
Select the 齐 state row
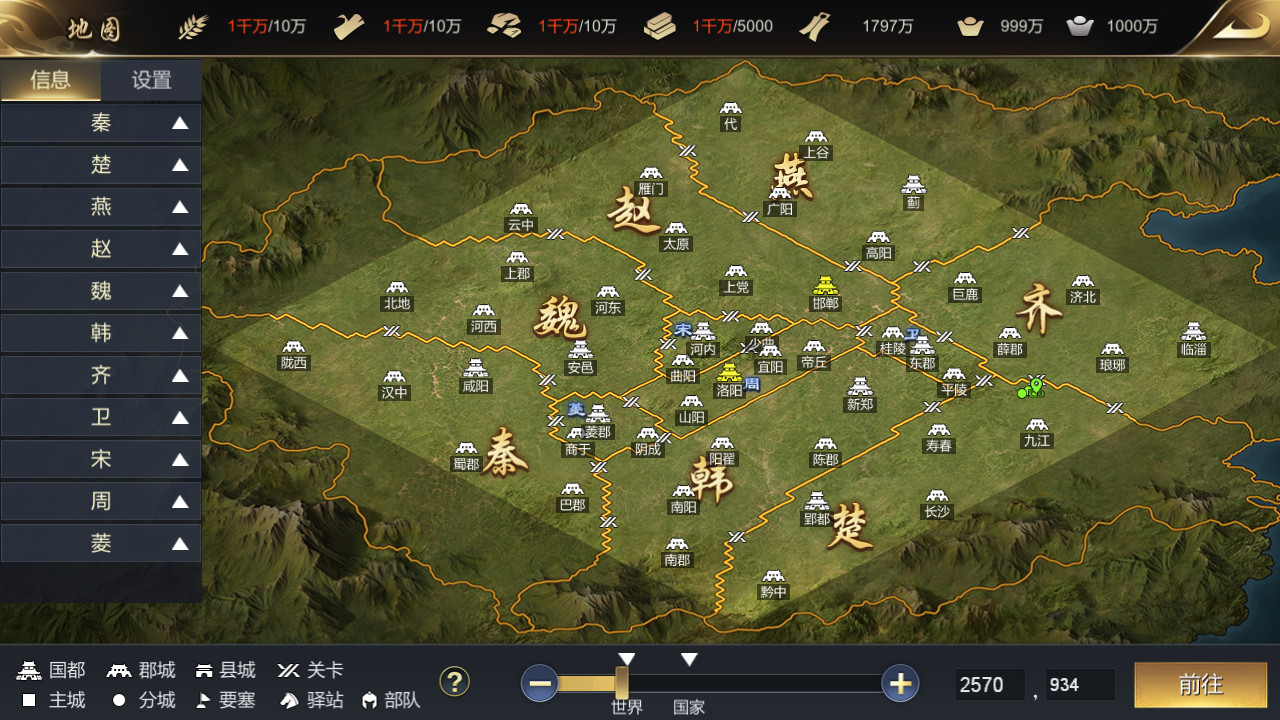[101, 376]
